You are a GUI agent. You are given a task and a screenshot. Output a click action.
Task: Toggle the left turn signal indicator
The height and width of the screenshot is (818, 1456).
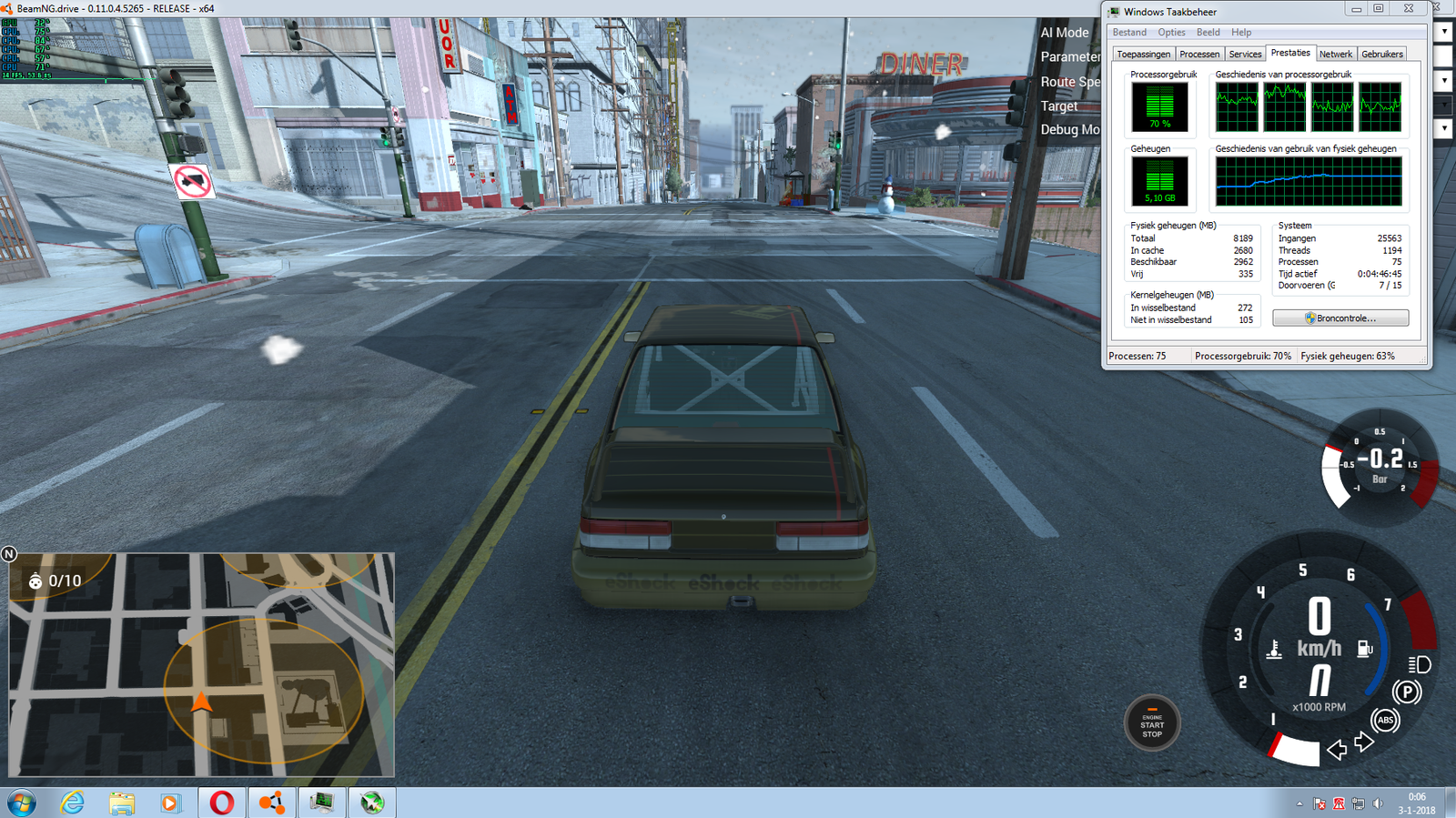(1335, 750)
